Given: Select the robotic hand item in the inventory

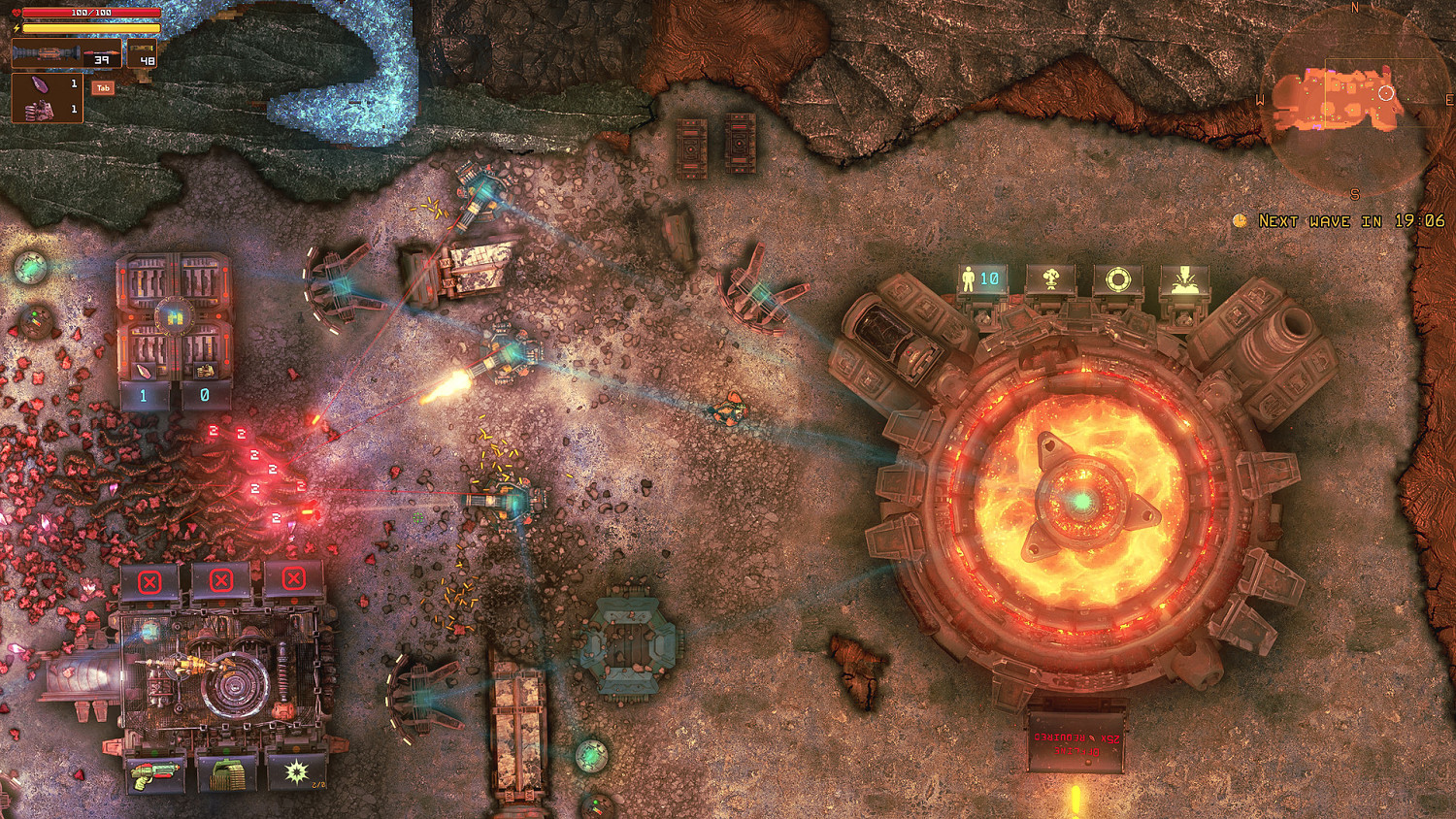Looking at the screenshot, I should [x=39, y=110].
